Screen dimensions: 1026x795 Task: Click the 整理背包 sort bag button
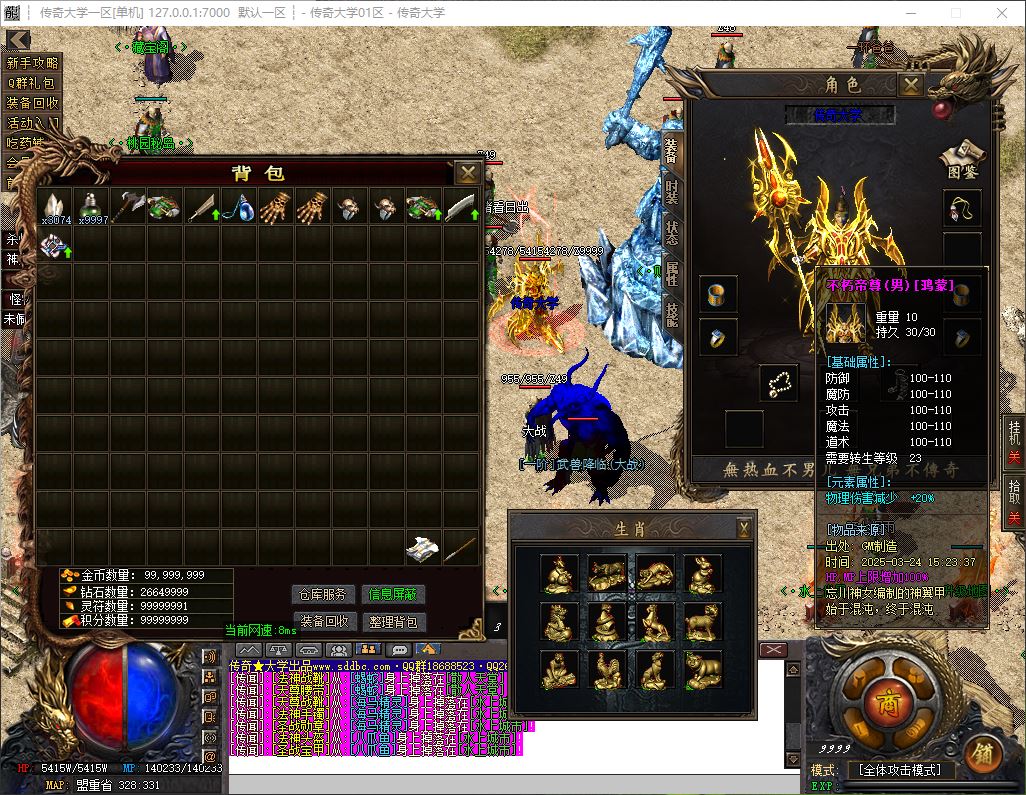point(393,621)
